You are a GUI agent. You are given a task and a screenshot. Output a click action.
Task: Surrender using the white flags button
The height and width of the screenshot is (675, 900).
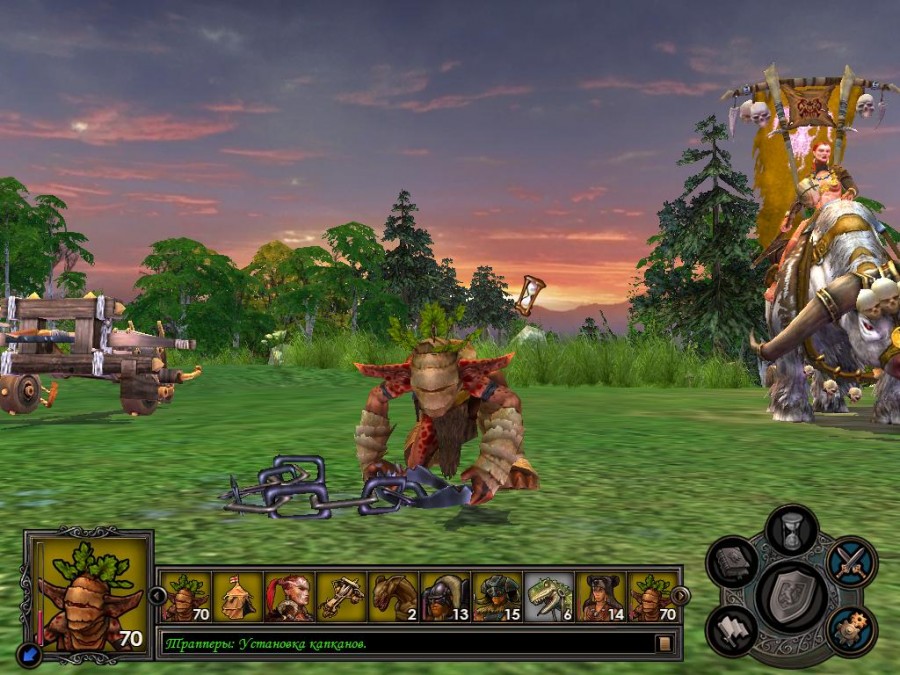click(731, 630)
